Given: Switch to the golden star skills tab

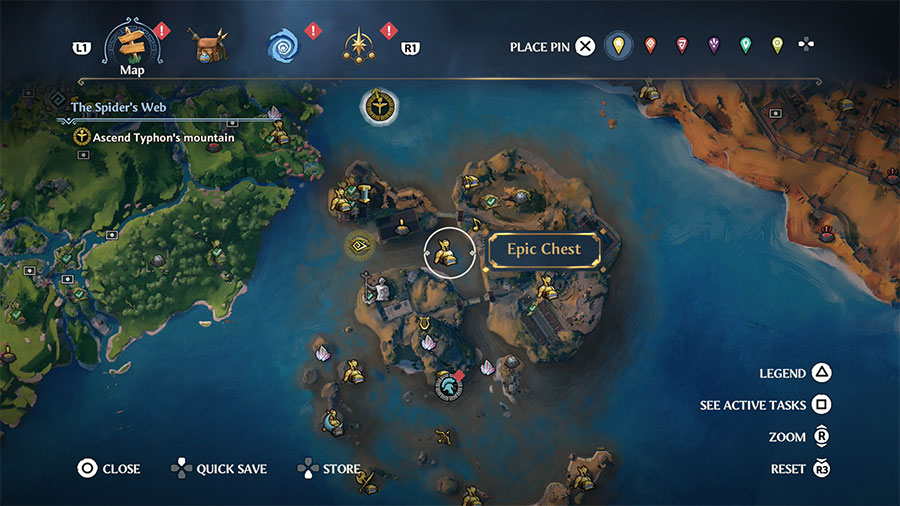Looking at the screenshot, I should [359, 46].
